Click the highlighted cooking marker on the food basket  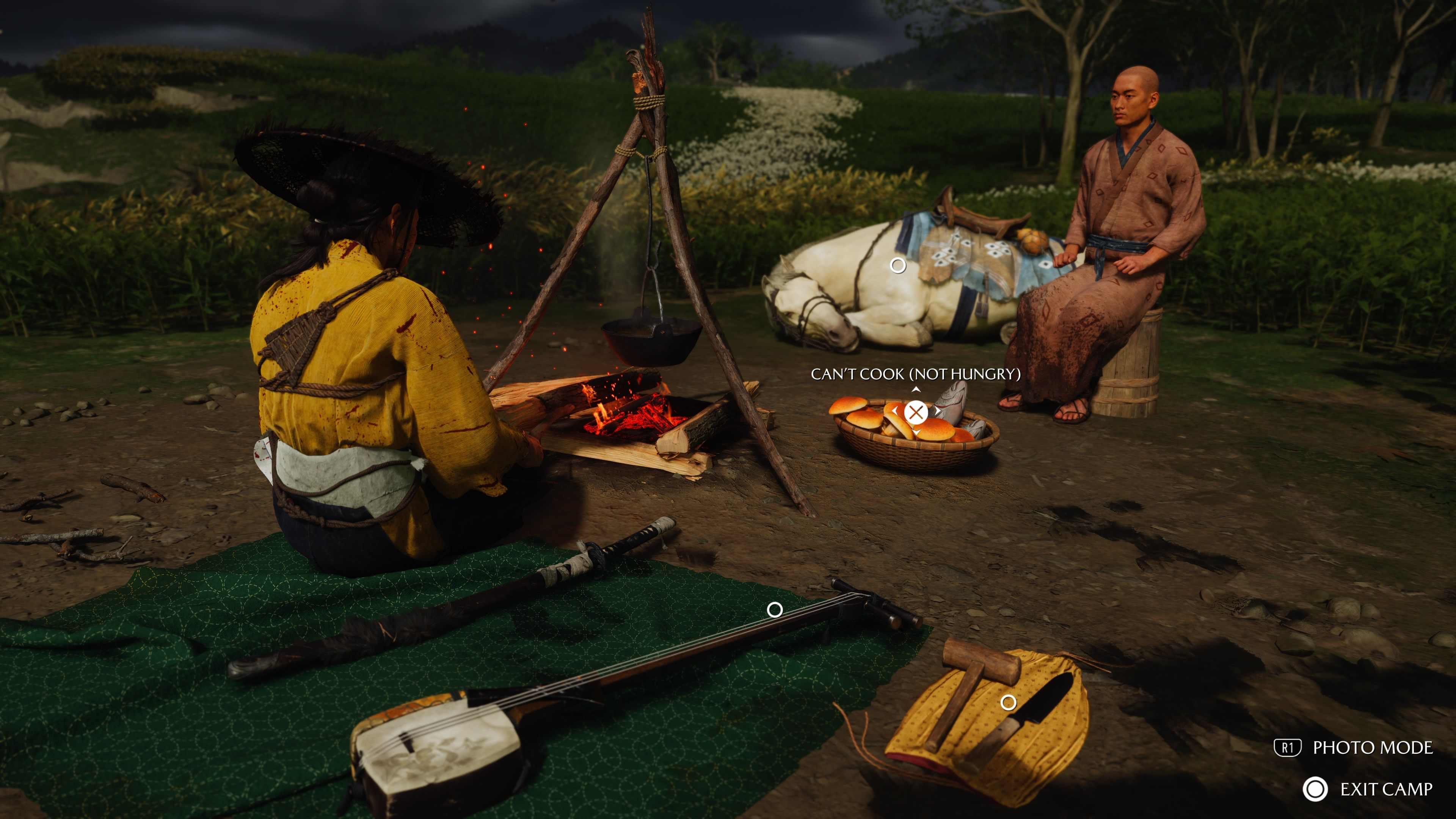click(x=916, y=412)
